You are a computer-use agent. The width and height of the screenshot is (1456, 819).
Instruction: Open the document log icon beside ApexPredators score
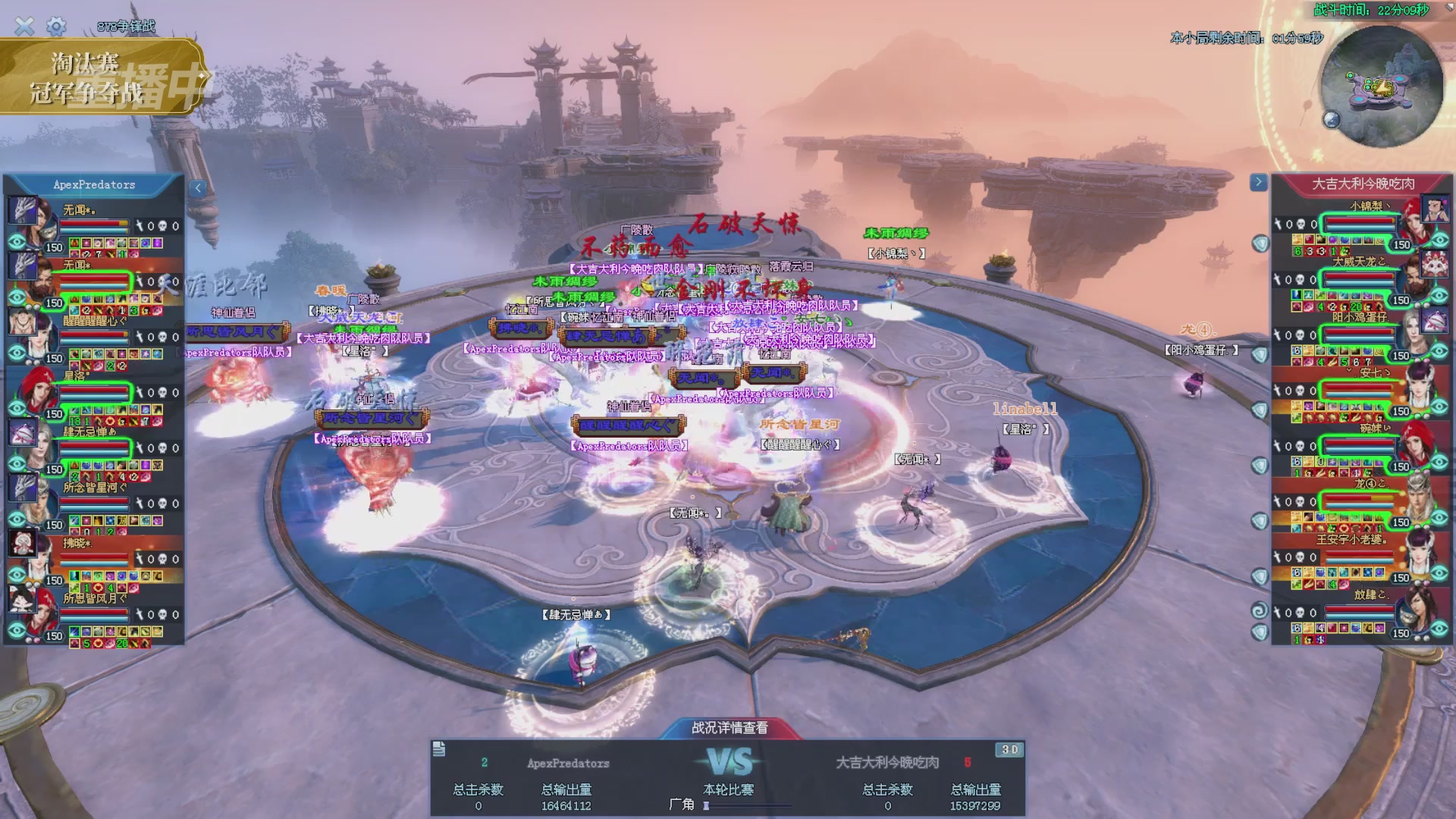click(439, 750)
